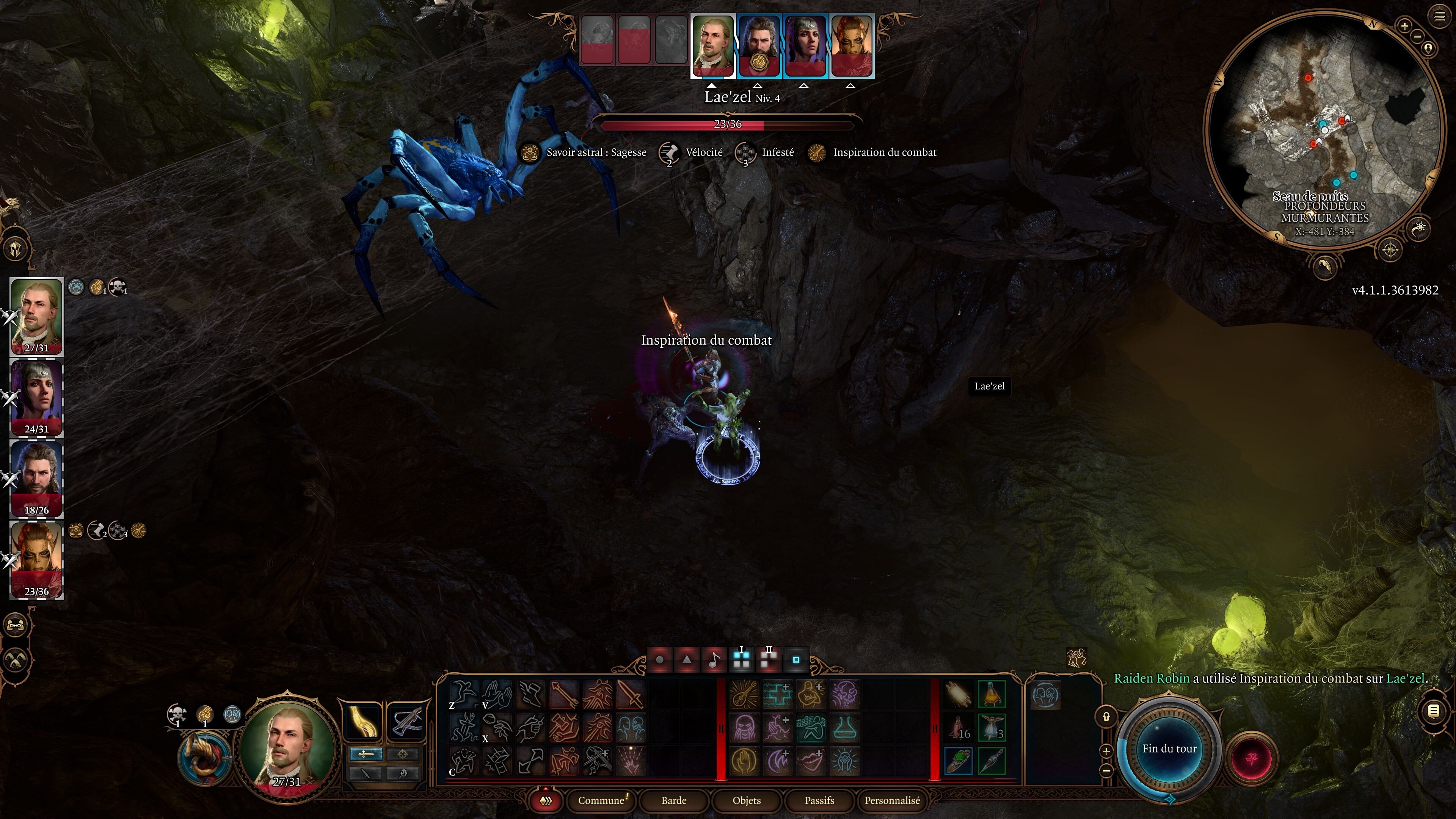Choose the silver-circlet woman's party portrait

[37, 397]
